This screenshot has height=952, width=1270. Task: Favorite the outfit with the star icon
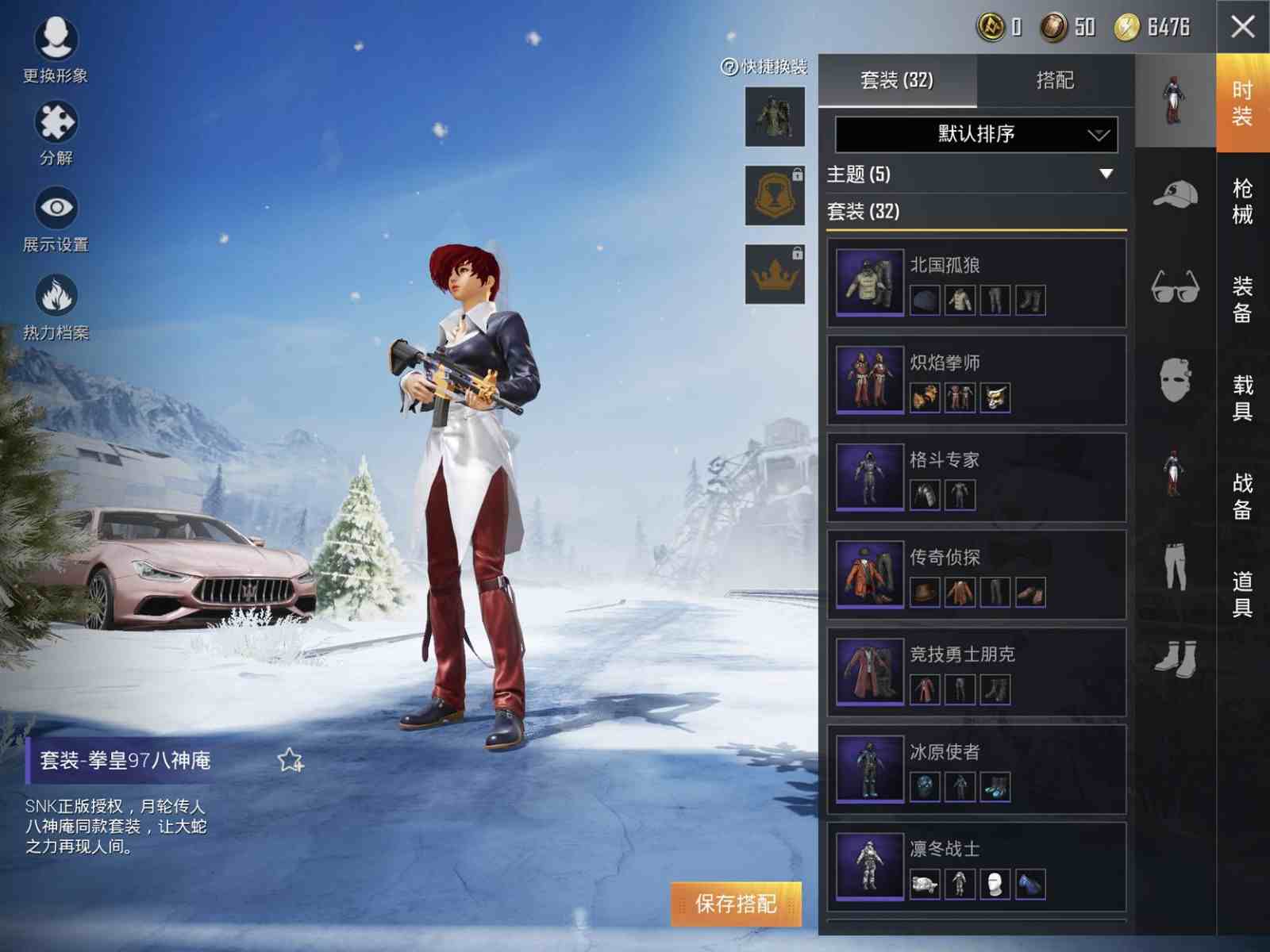click(x=291, y=760)
